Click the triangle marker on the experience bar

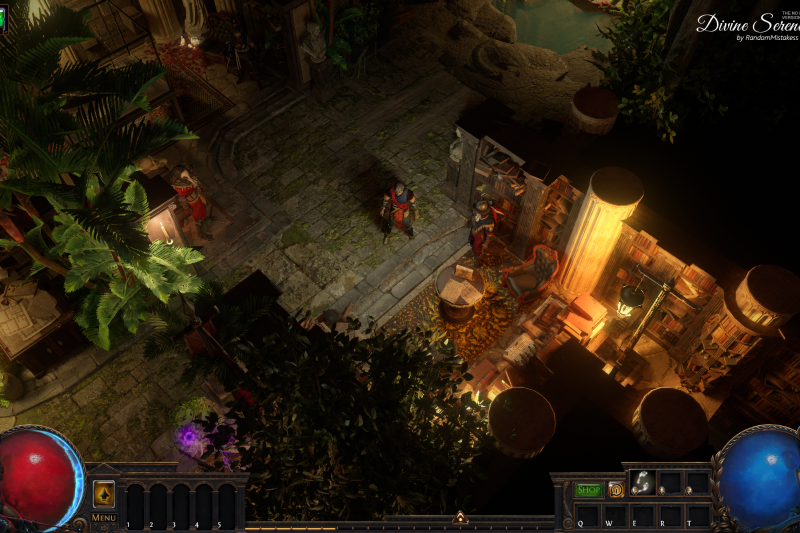pyautogui.click(x=459, y=518)
